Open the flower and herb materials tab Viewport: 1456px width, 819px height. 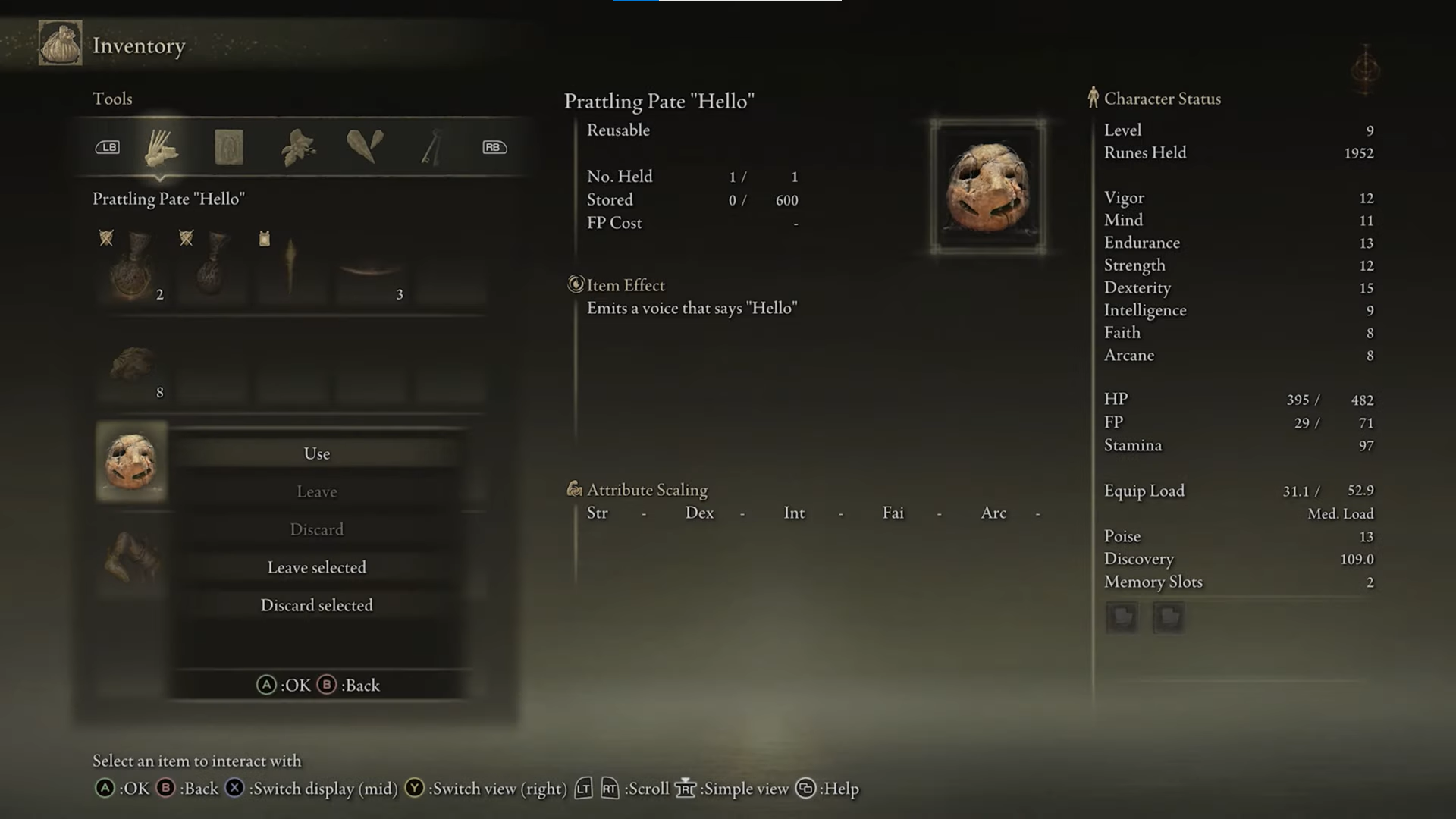[297, 147]
